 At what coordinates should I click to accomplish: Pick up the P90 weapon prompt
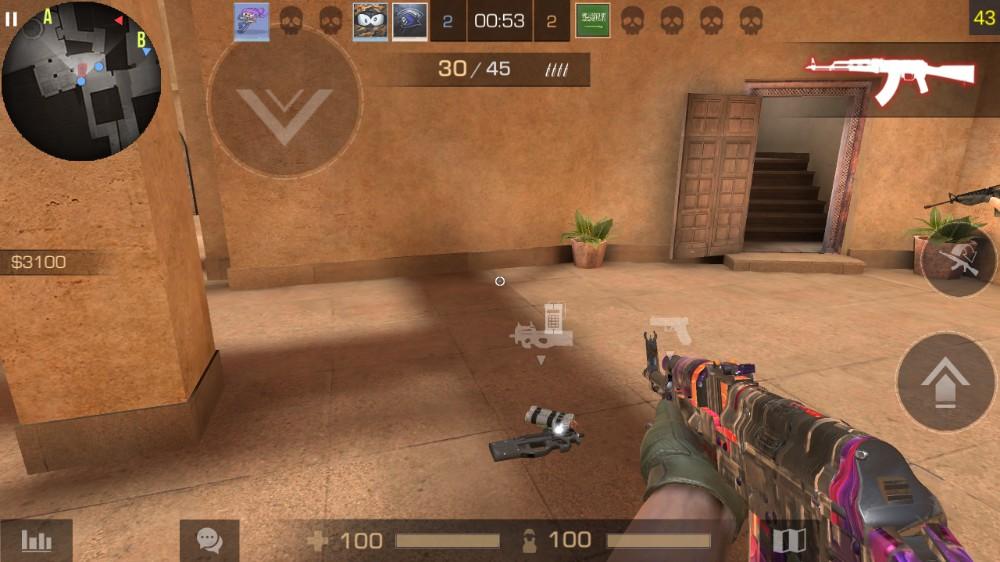(542, 330)
